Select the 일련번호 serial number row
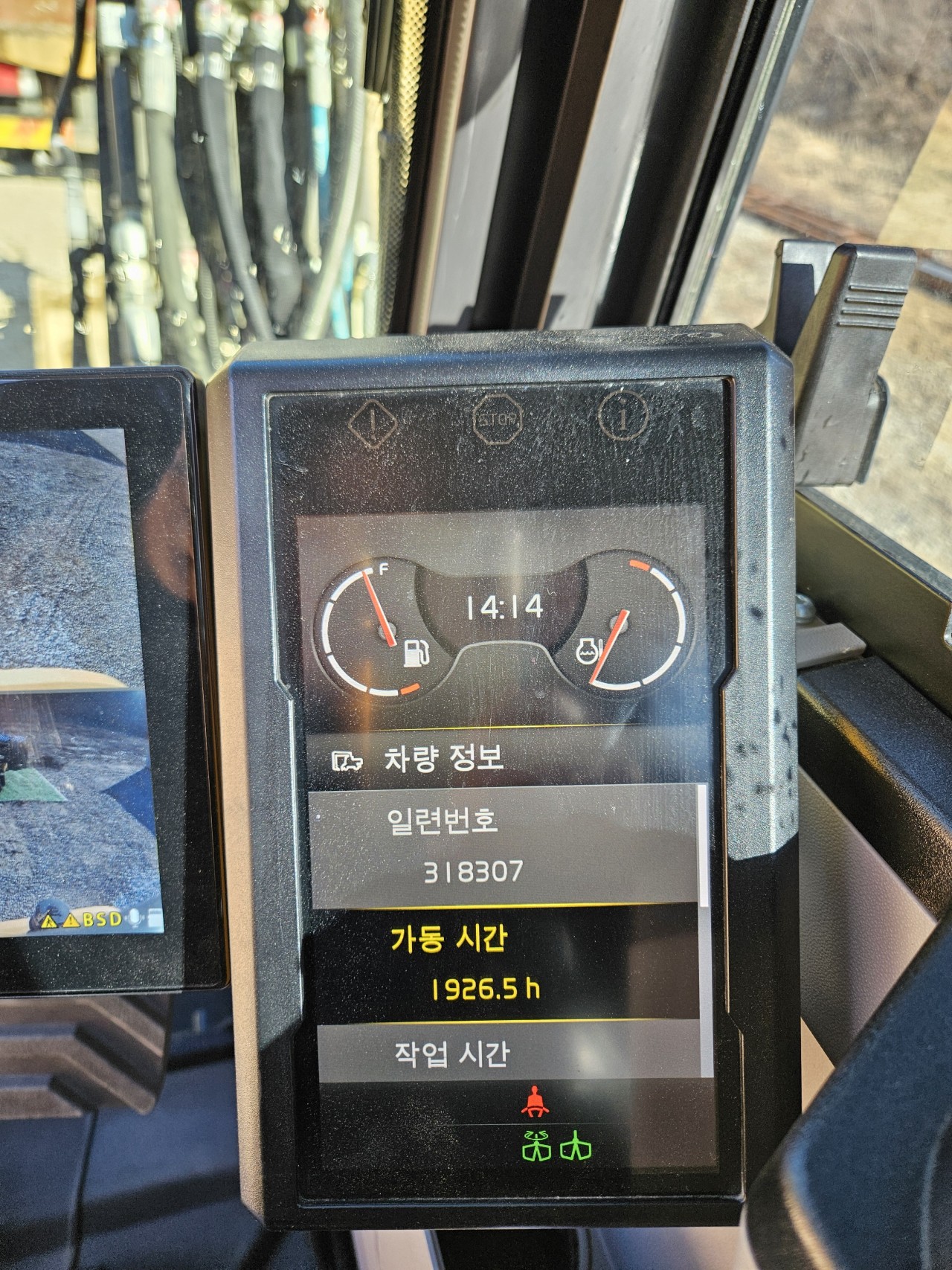This screenshot has width=952, height=1270. coord(503,846)
